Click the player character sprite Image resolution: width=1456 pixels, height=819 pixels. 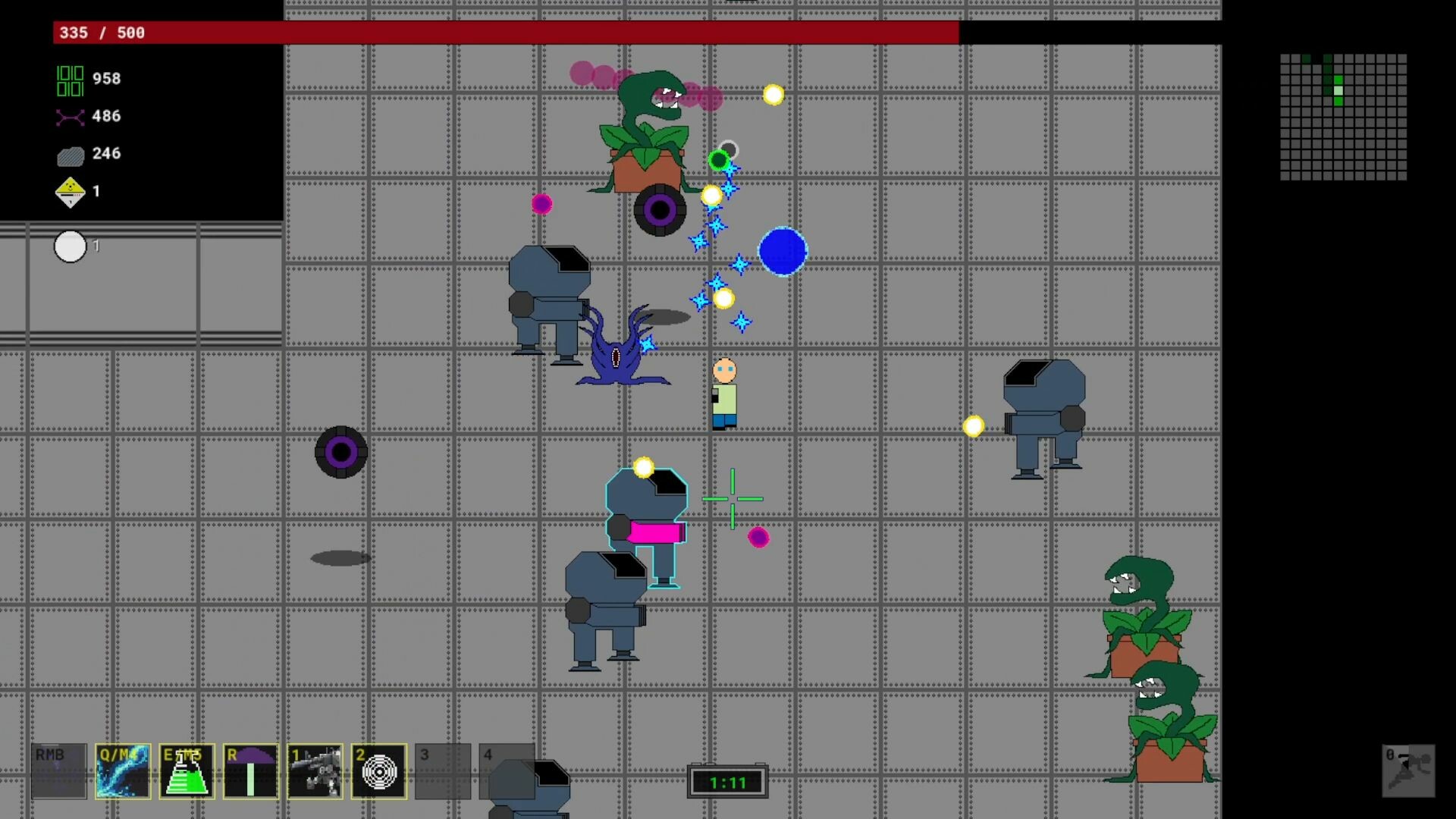tap(725, 394)
